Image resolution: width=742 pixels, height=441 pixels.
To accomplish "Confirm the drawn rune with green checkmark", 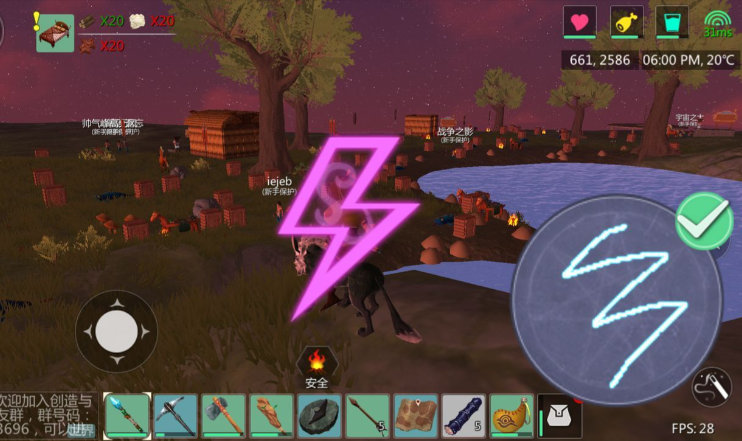I will pyautogui.click(x=703, y=222).
